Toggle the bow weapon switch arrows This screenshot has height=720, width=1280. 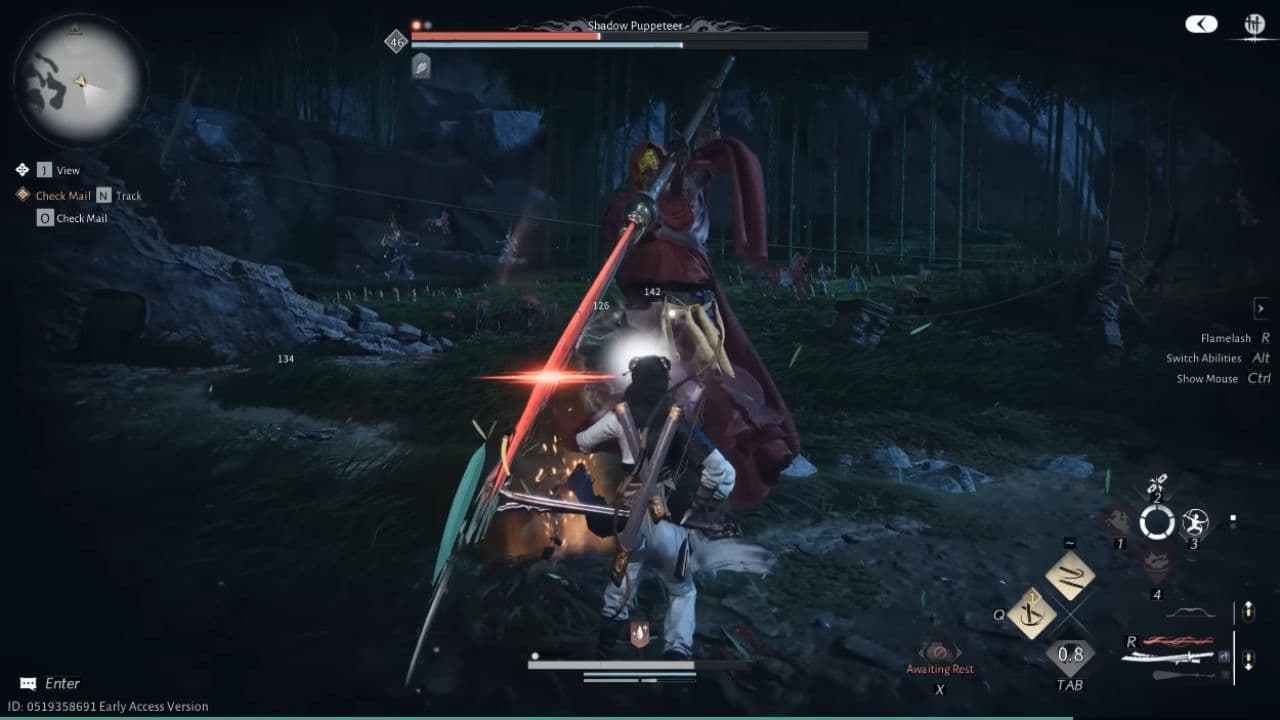click(1248, 613)
